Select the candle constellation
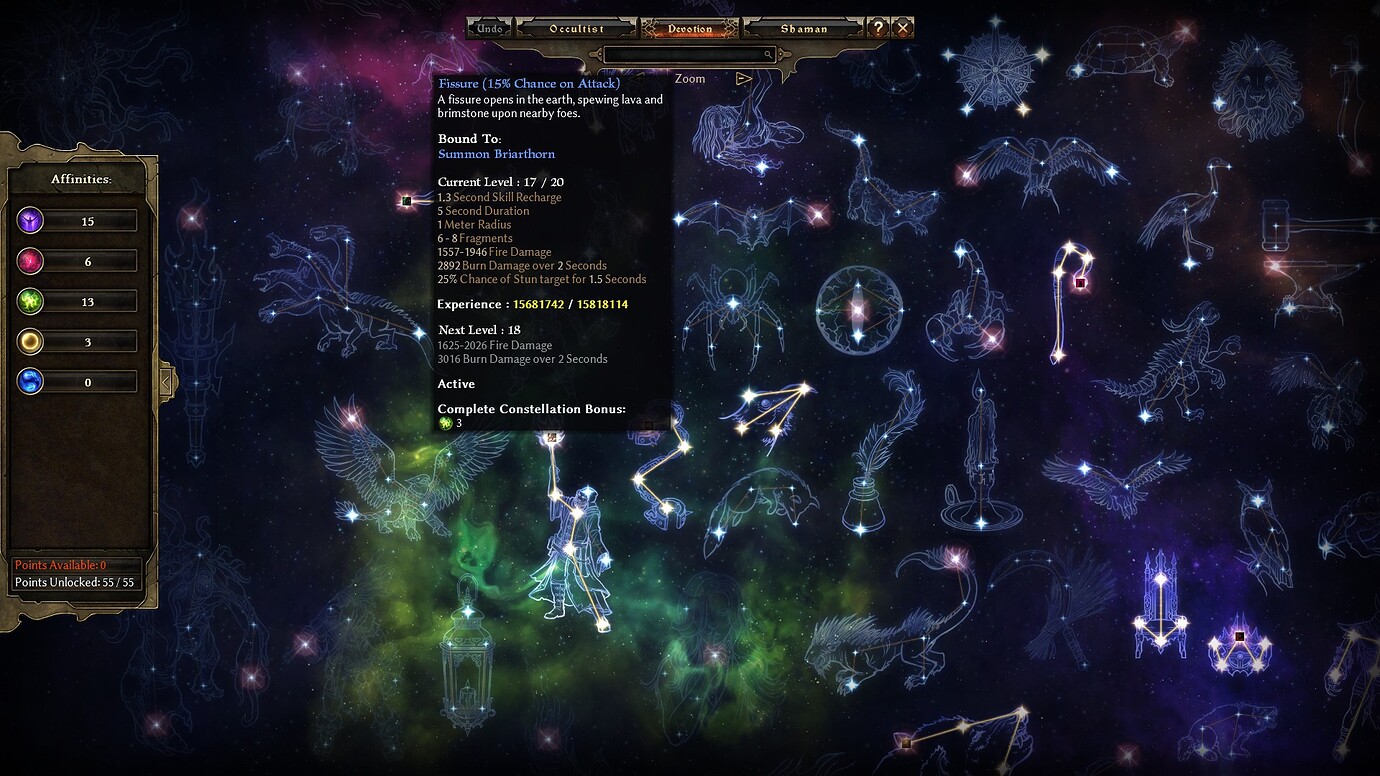The height and width of the screenshot is (776, 1380). (980, 460)
